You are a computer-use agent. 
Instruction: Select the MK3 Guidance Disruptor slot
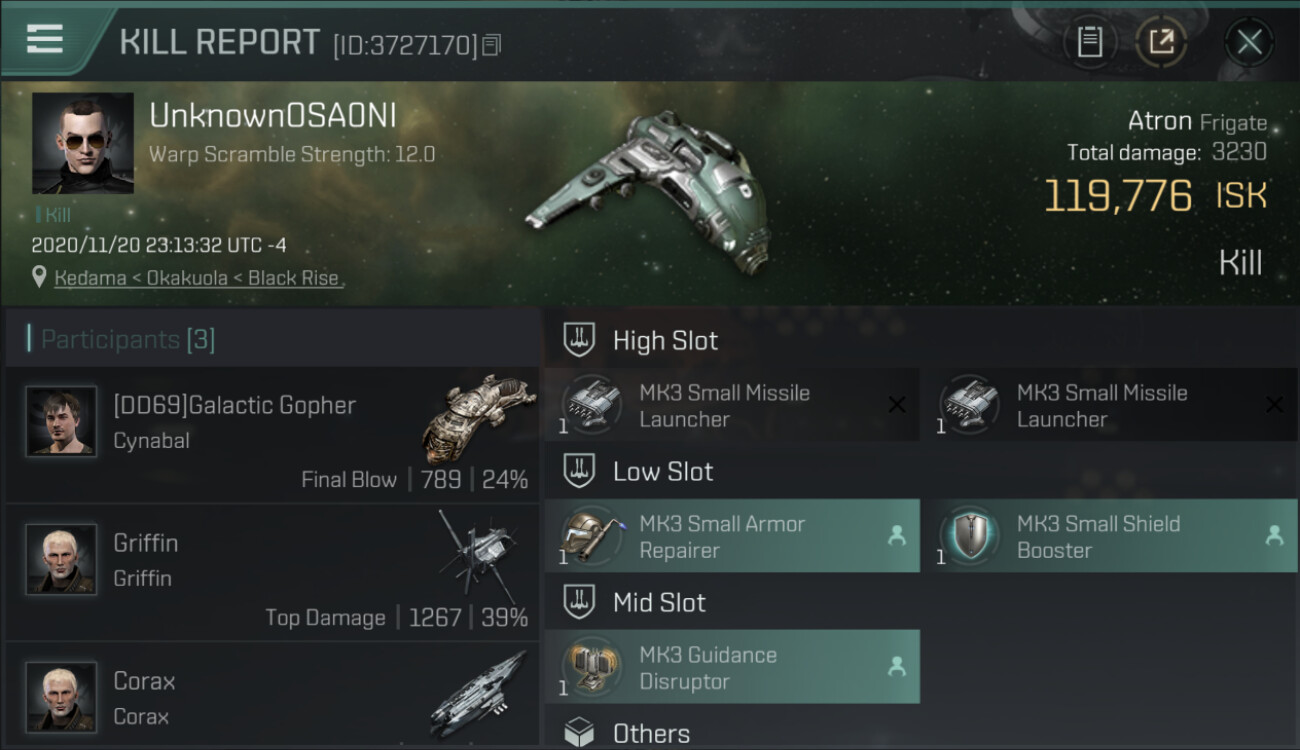click(731, 668)
